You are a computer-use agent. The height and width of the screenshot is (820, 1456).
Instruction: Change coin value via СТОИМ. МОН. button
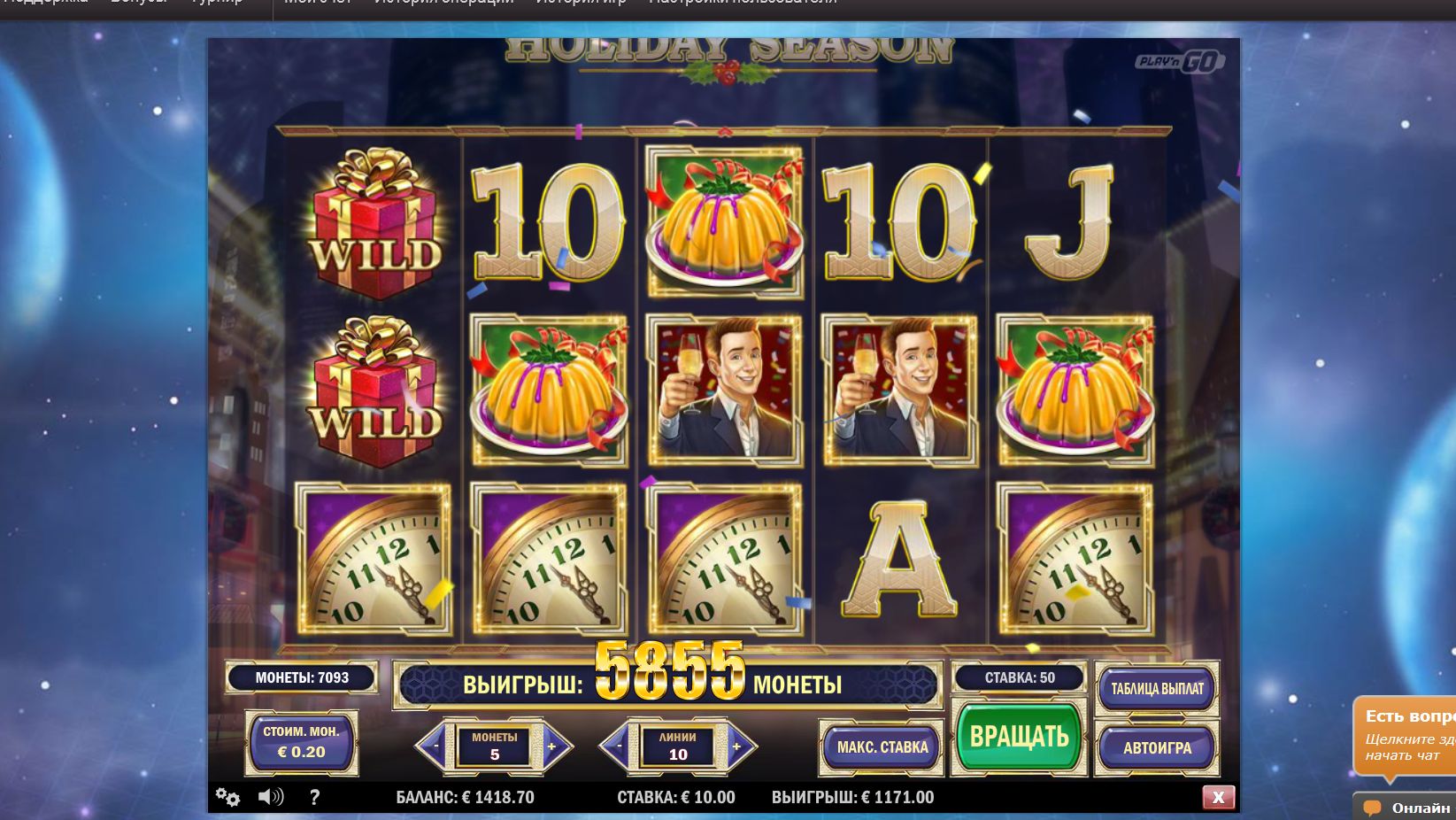tap(301, 742)
